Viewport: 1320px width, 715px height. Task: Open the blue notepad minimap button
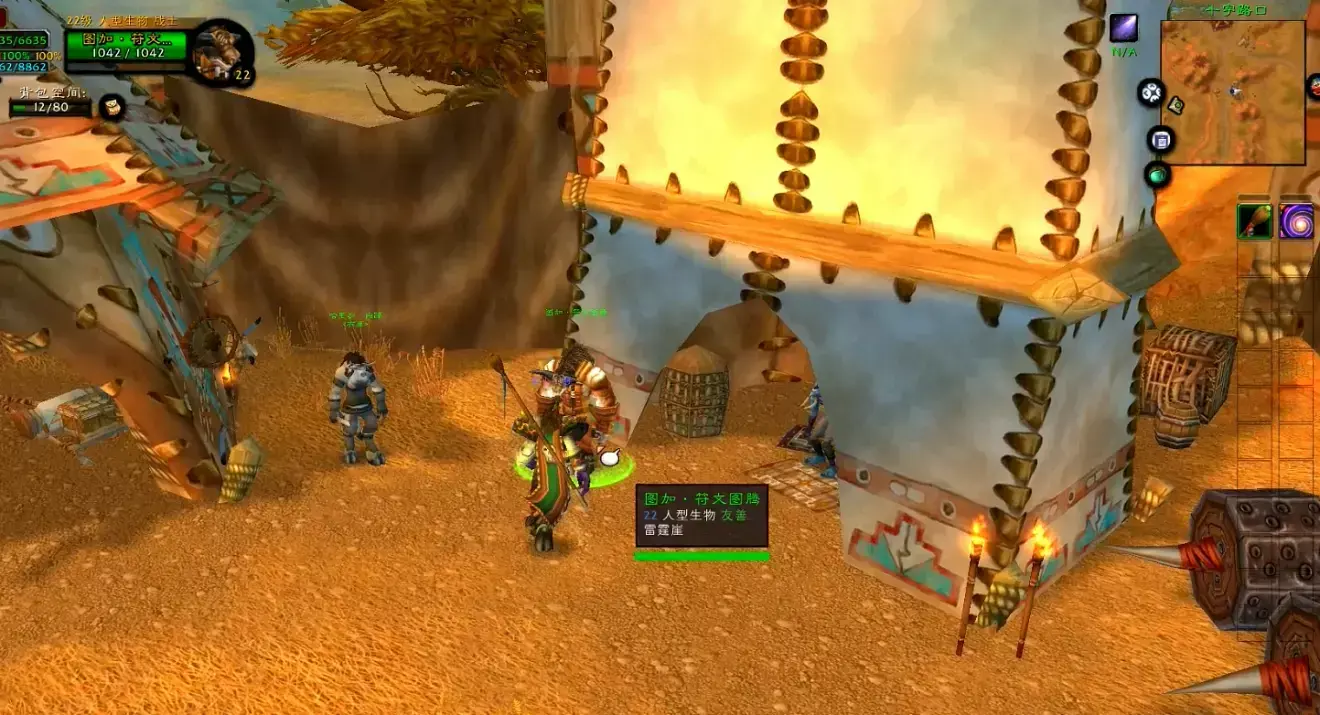click(1160, 140)
